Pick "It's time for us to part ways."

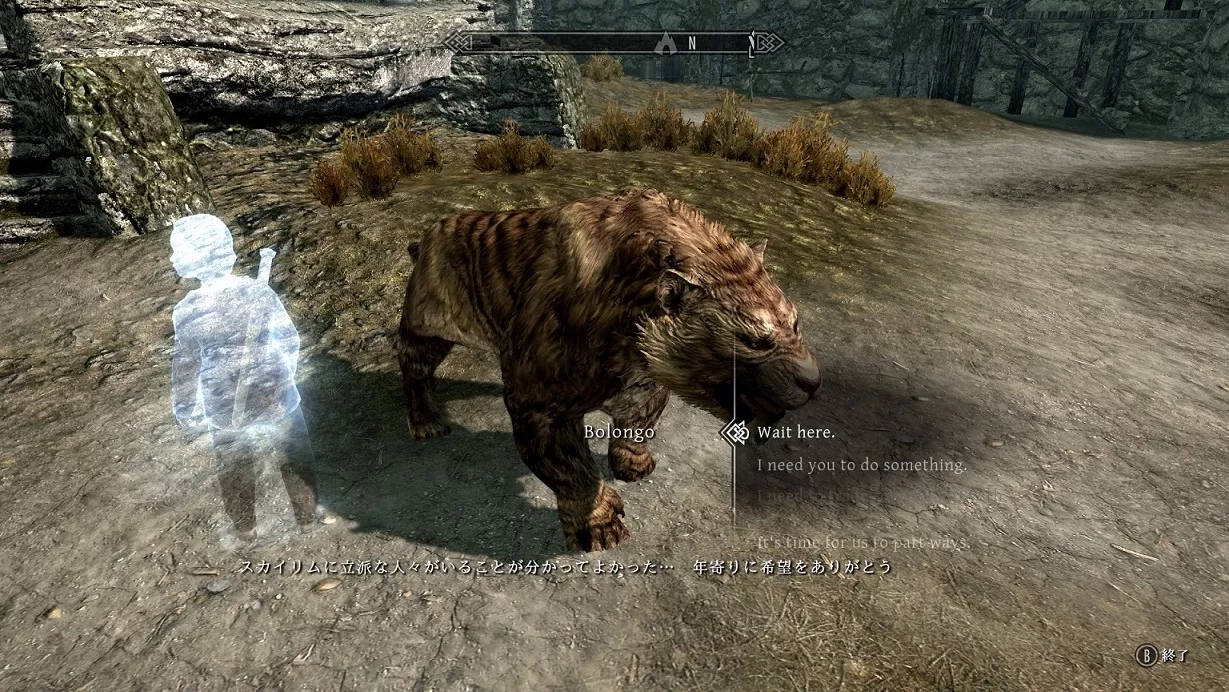click(x=863, y=542)
